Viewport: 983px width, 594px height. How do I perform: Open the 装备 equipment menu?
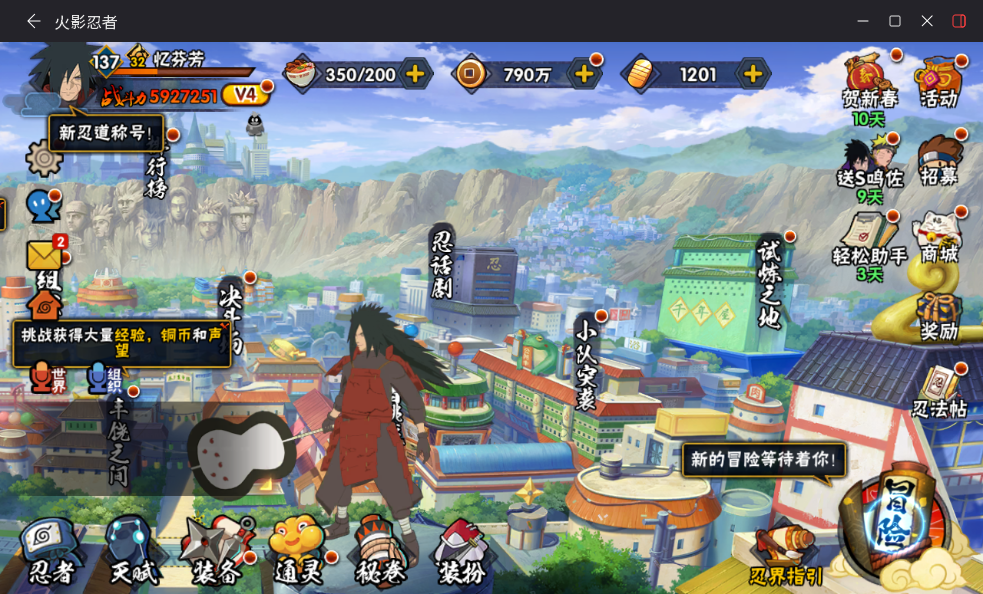coord(215,551)
